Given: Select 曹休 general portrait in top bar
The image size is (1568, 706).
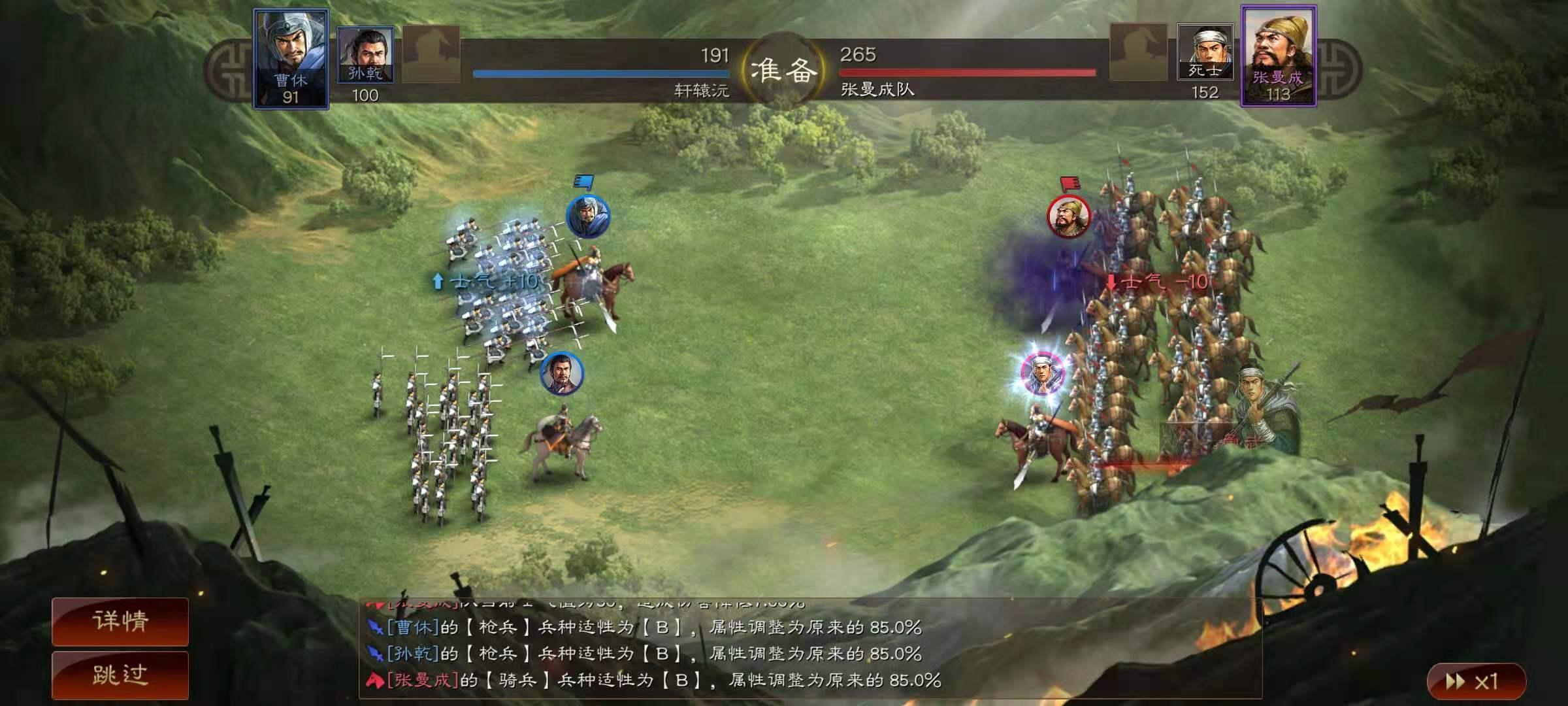Looking at the screenshot, I should (x=291, y=59).
